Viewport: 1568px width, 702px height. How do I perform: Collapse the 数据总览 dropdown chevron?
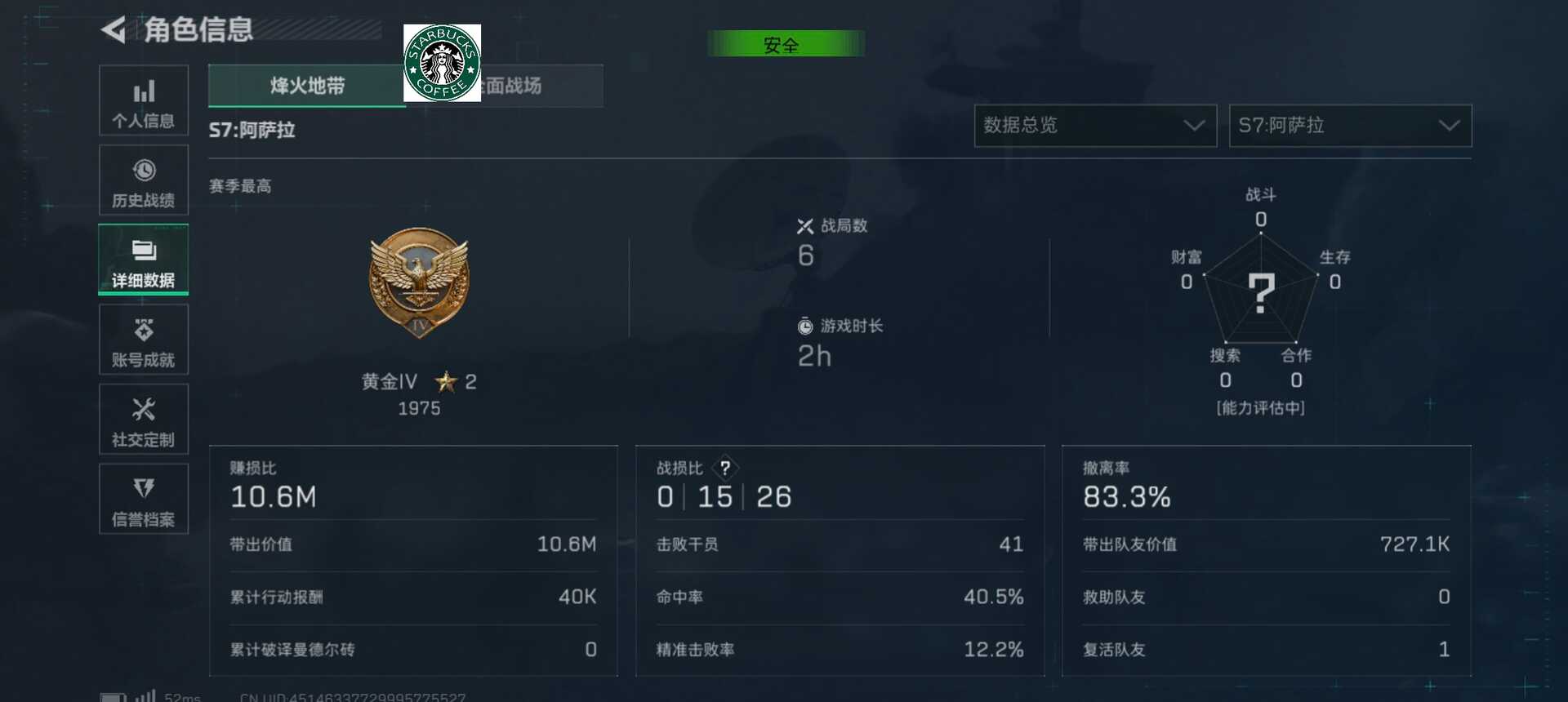point(1194,126)
